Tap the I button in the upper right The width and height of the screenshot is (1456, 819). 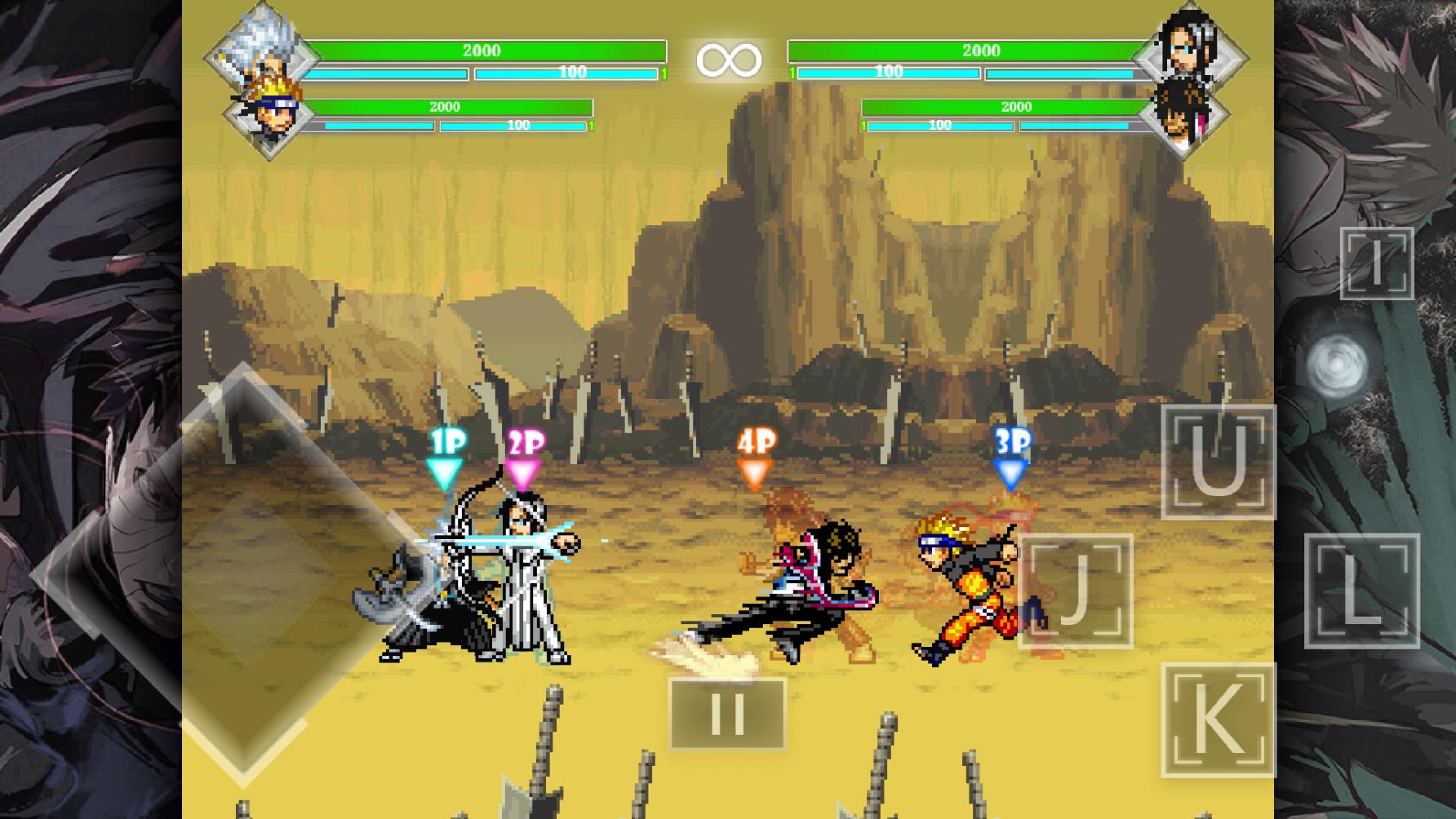coord(1375,265)
